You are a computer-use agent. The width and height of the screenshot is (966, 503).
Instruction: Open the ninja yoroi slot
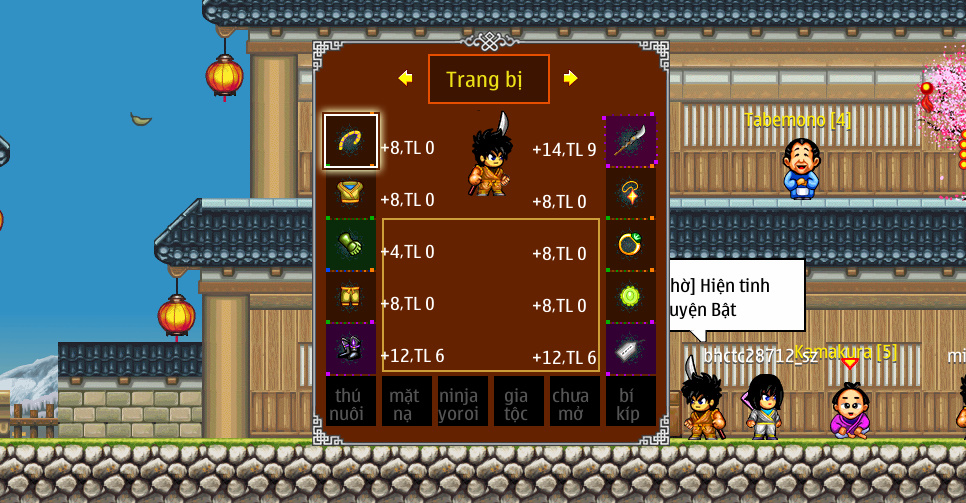463,402
